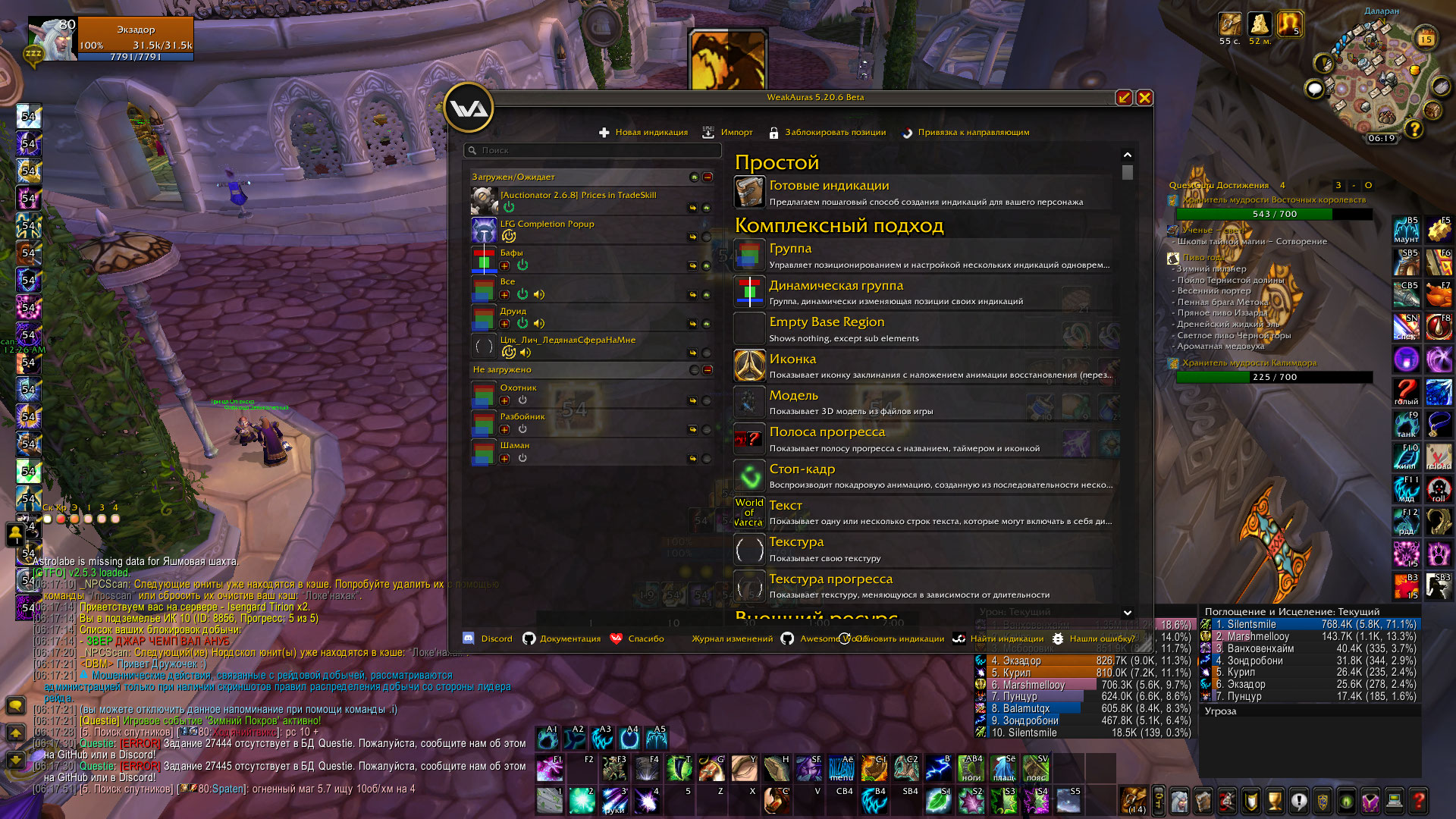Click the Импорт icon in WeakAuras toolbar
1456x819 pixels.
point(708,131)
